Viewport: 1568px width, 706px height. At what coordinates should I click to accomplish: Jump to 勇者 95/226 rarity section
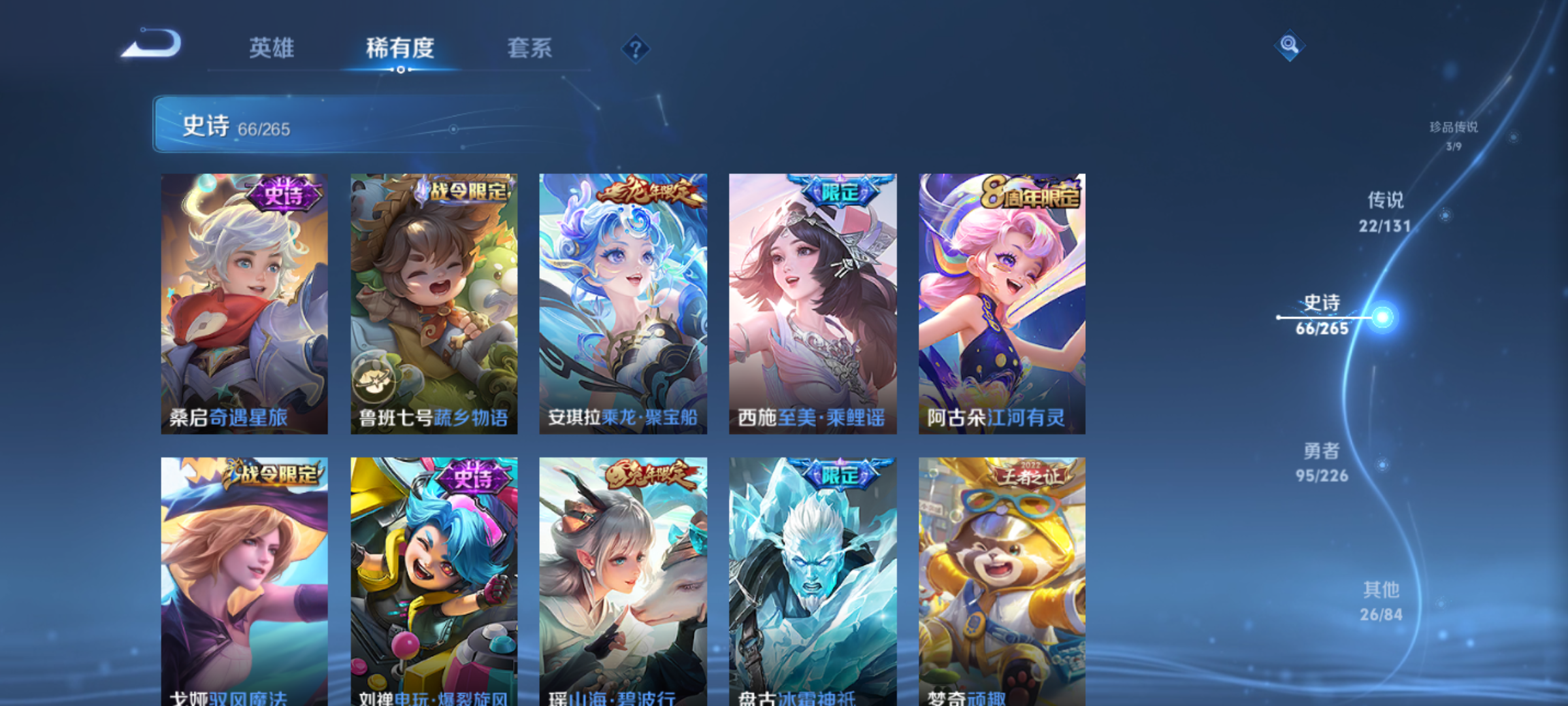(1322, 462)
